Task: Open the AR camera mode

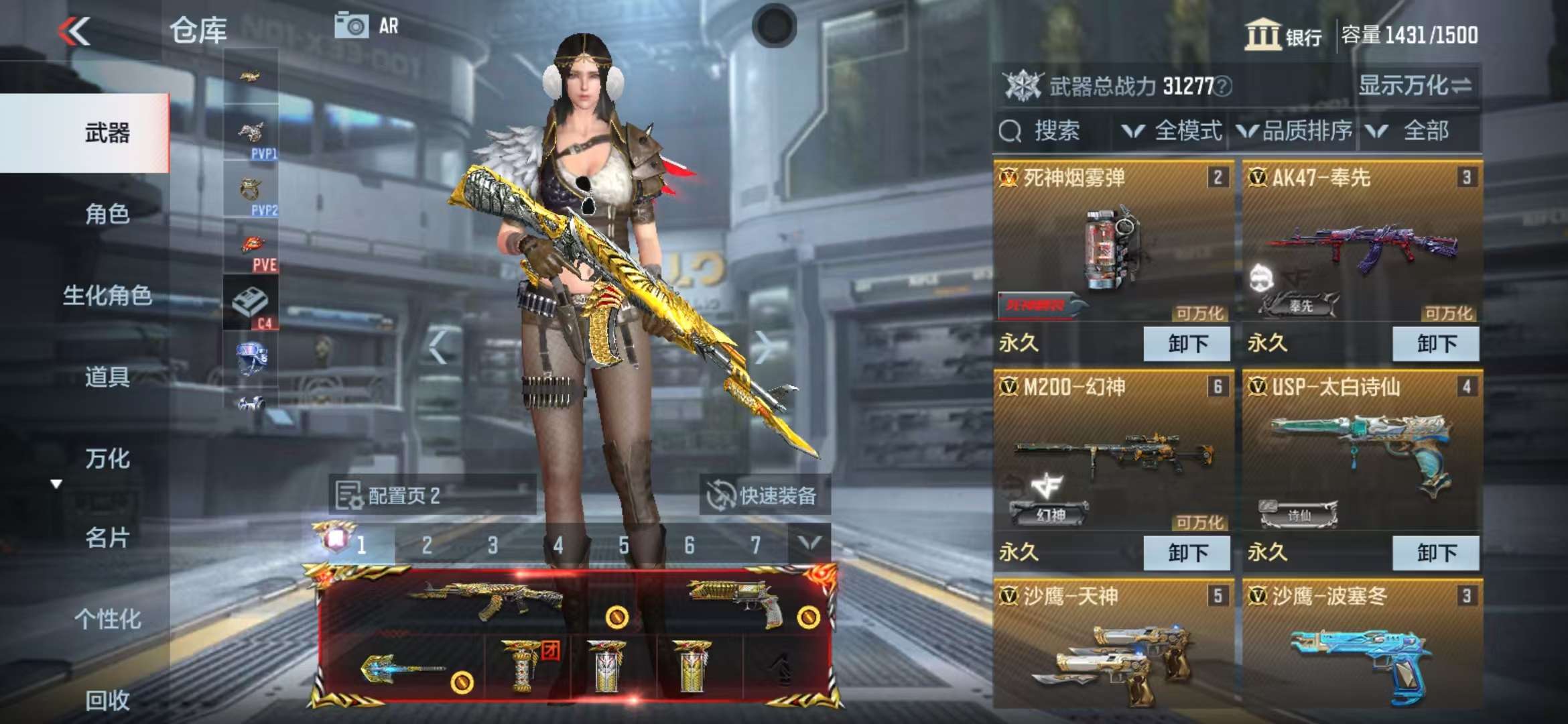Action: coord(367,26)
